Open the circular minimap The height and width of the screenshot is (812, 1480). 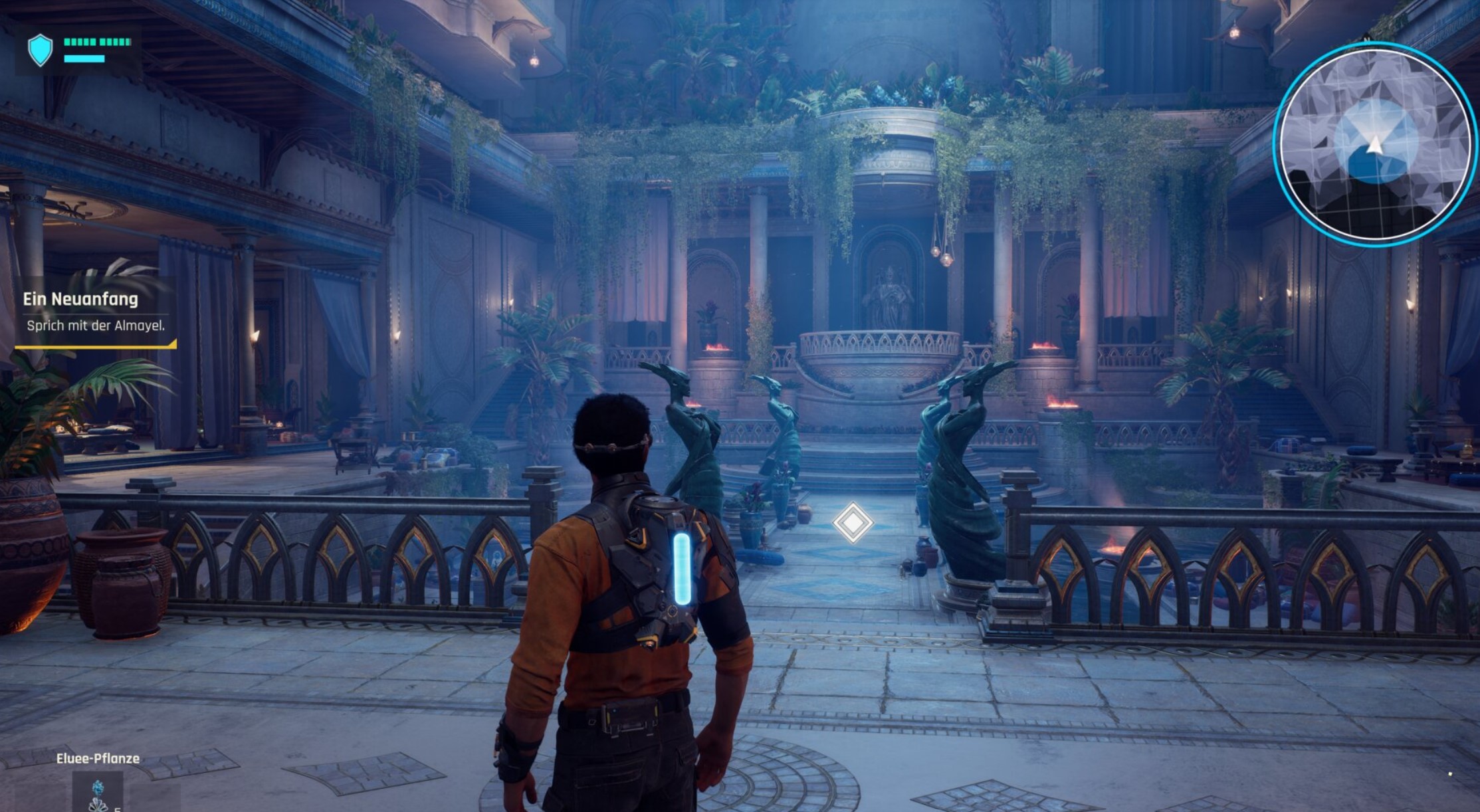click(x=1374, y=144)
